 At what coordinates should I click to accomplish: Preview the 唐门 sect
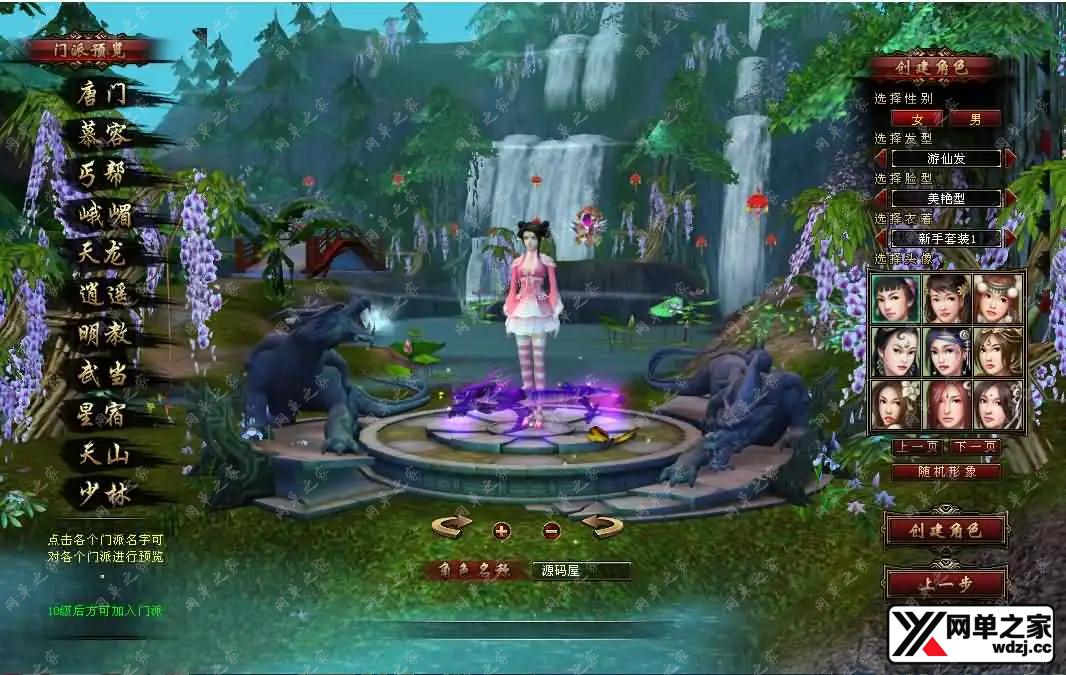coord(103,95)
